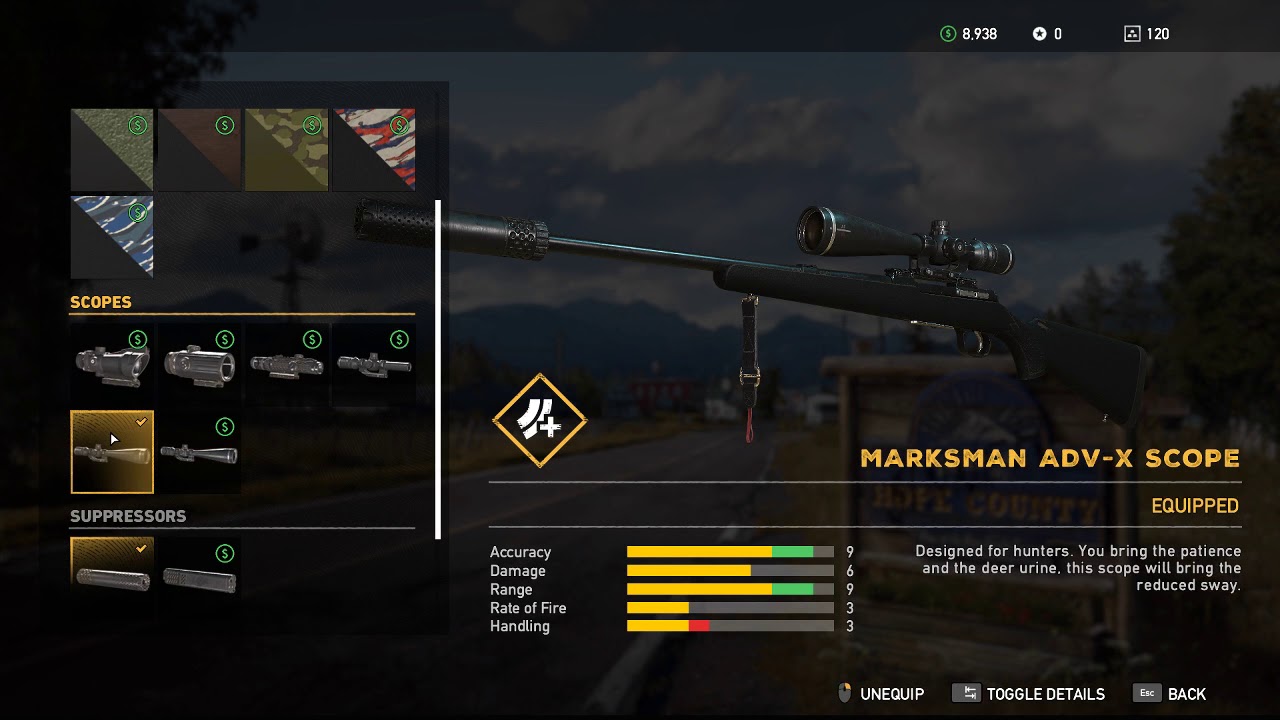Click the white attachment list scrollbar
The width and height of the screenshot is (1280, 720).
(437, 368)
